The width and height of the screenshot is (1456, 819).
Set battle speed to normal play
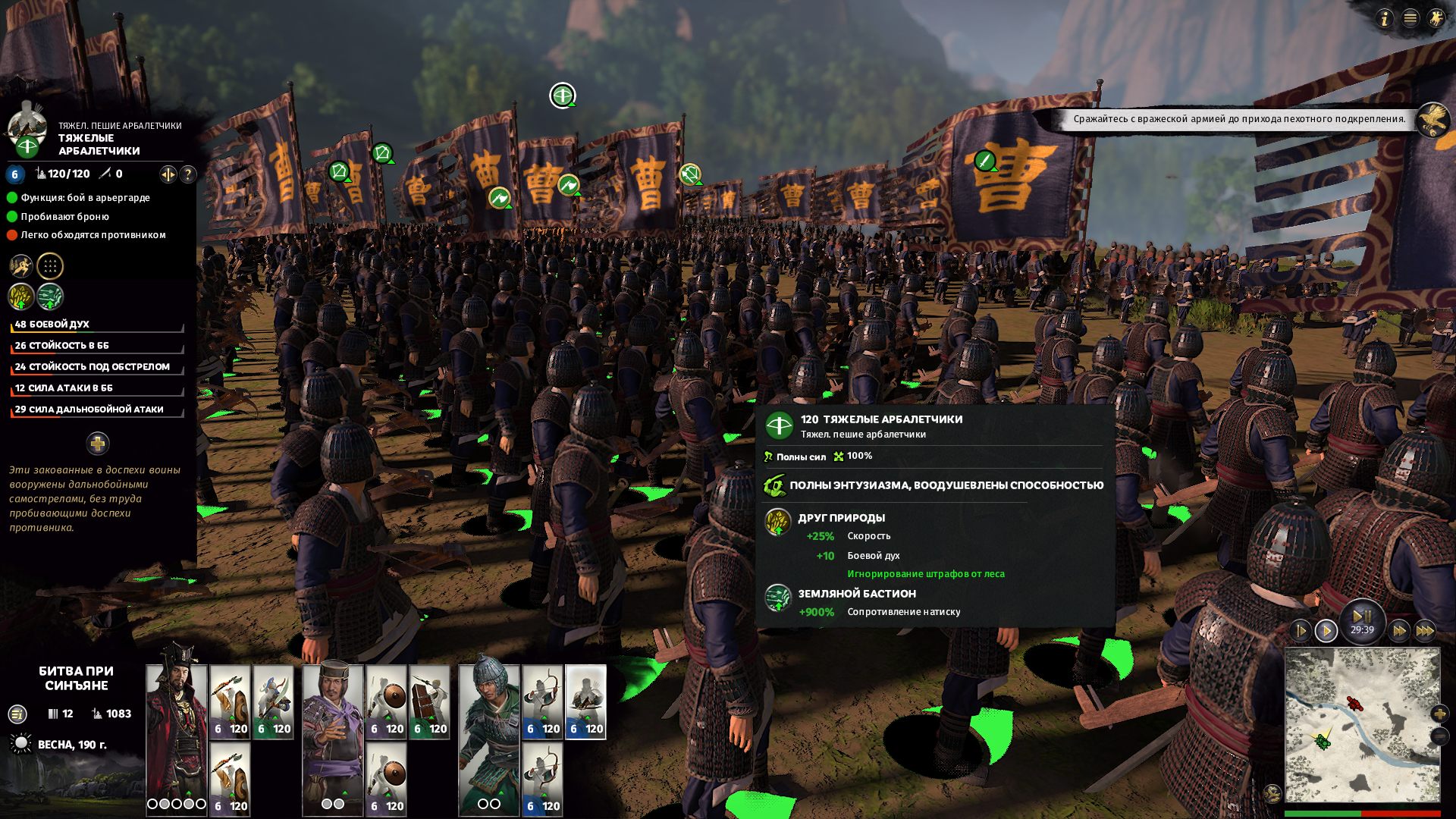coord(1326,631)
